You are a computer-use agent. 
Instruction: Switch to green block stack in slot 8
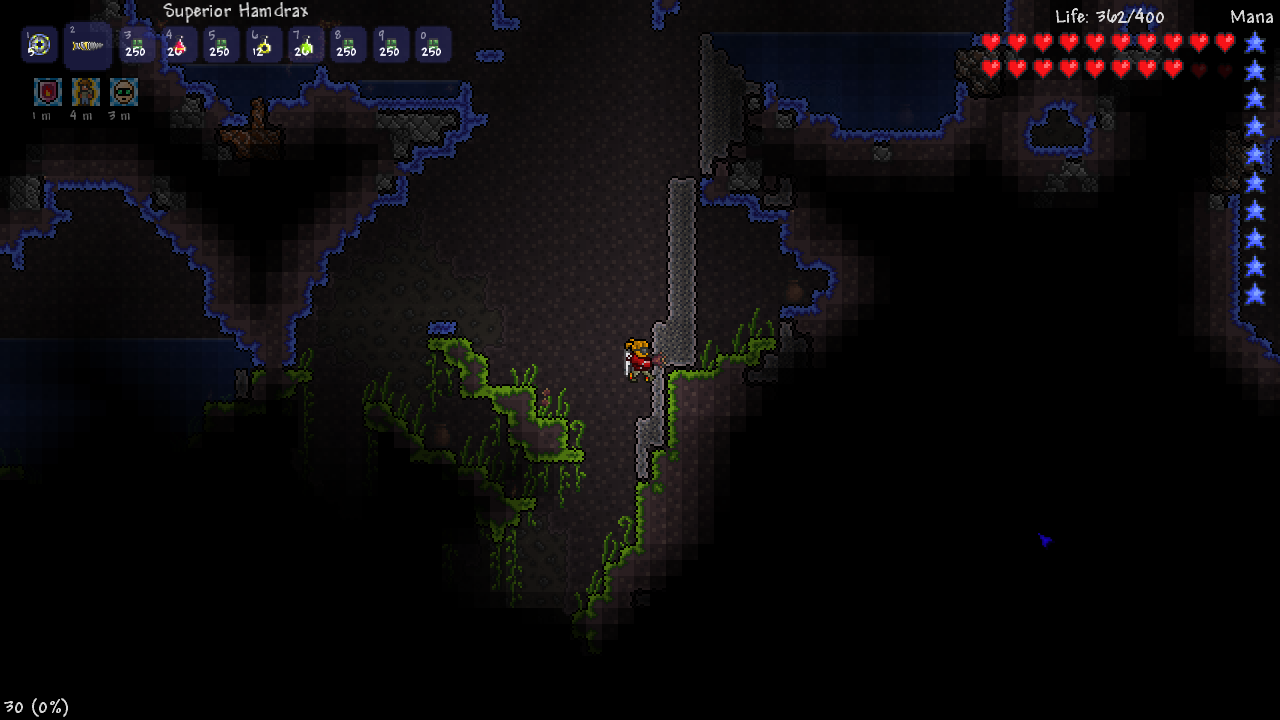point(347,45)
